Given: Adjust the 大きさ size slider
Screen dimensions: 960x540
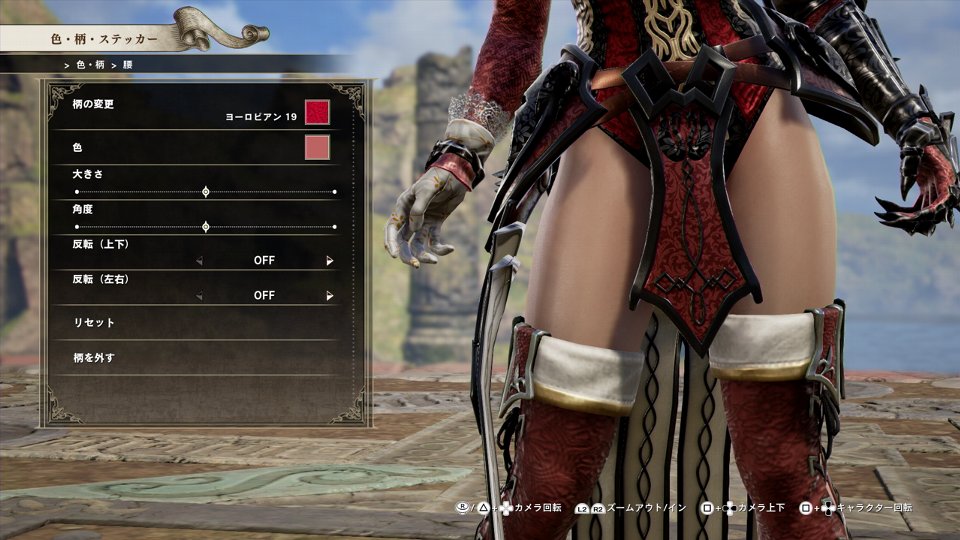Looking at the screenshot, I should (206, 191).
